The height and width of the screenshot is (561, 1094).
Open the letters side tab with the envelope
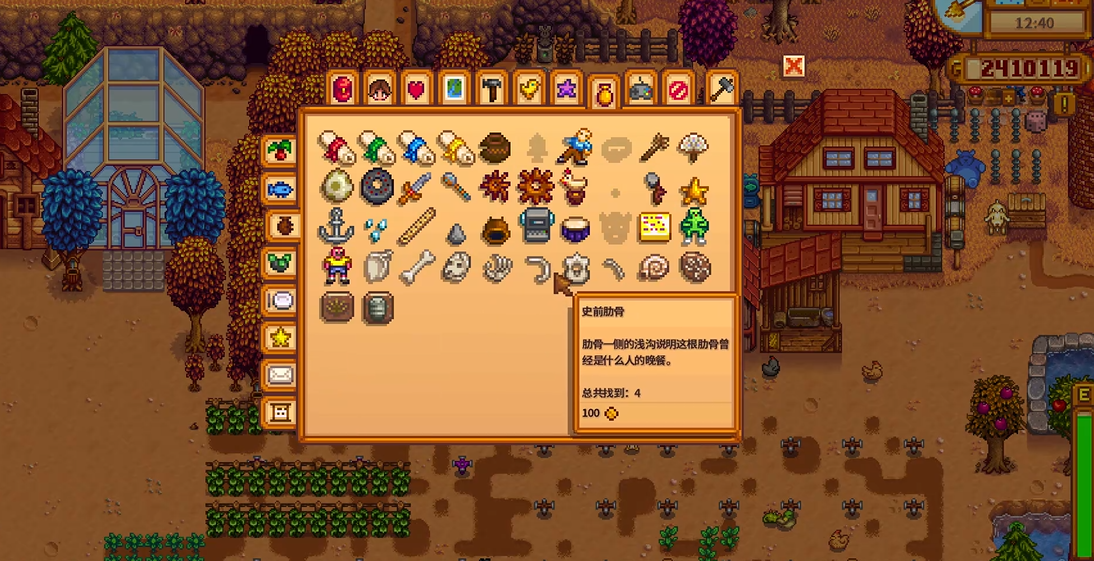(x=279, y=375)
